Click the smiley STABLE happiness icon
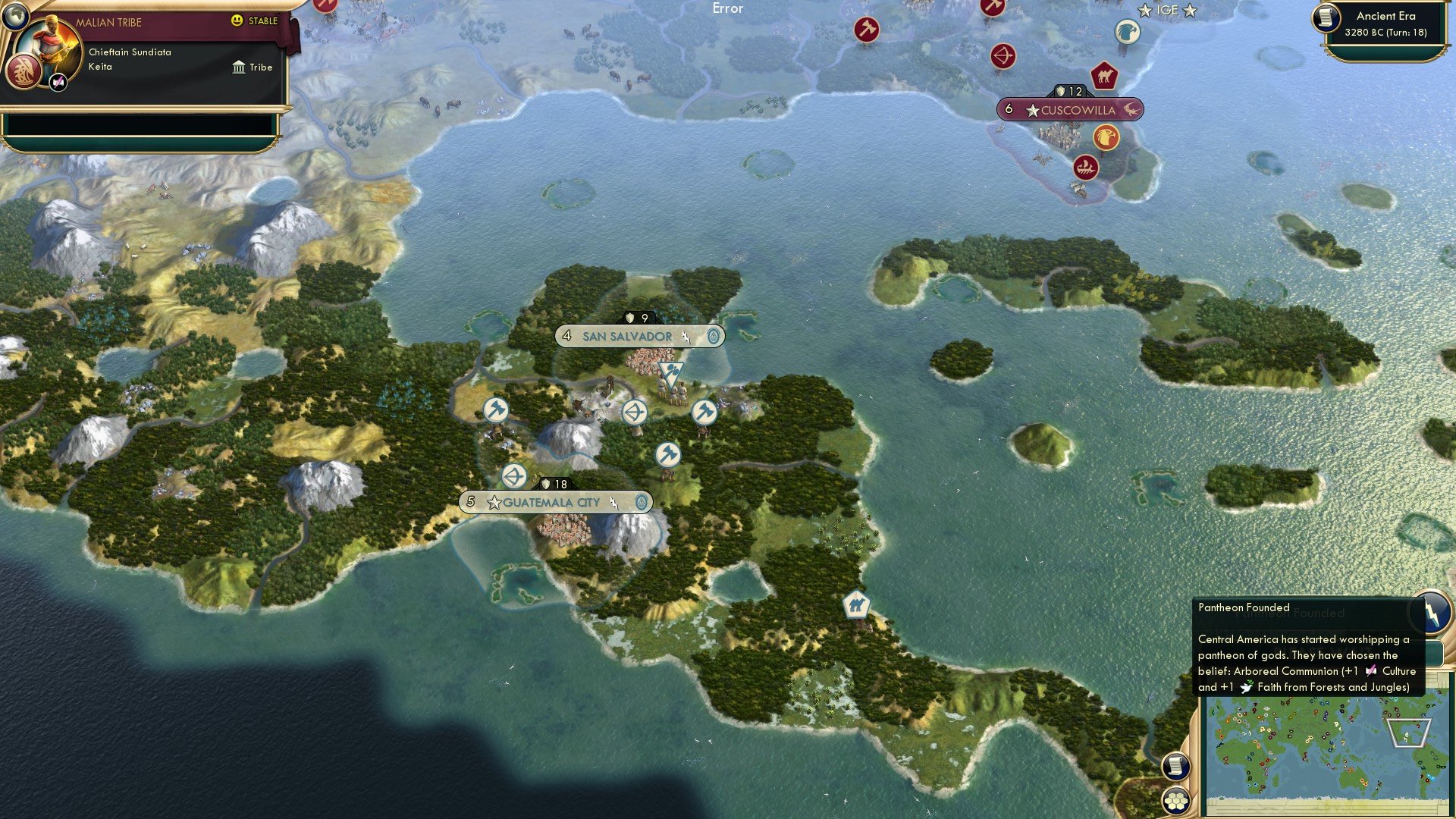This screenshot has width=1456, height=819. point(237,22)
